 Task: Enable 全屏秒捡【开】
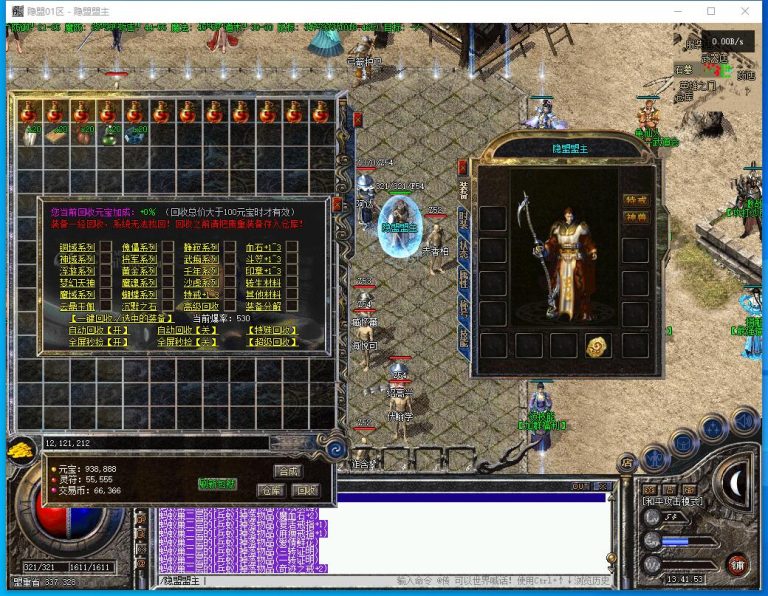99,342
